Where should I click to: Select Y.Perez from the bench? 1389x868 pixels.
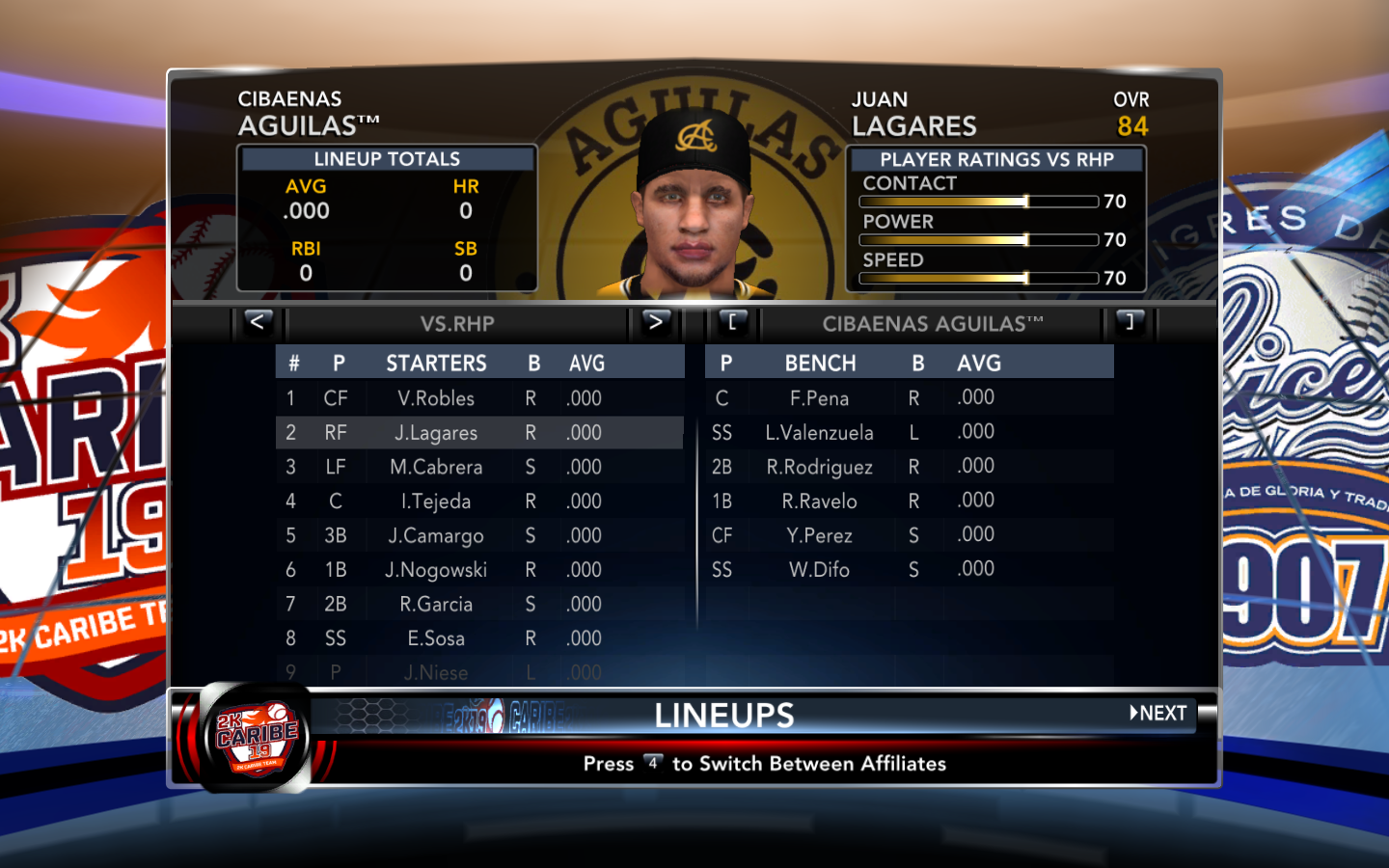tap(820, 536)
